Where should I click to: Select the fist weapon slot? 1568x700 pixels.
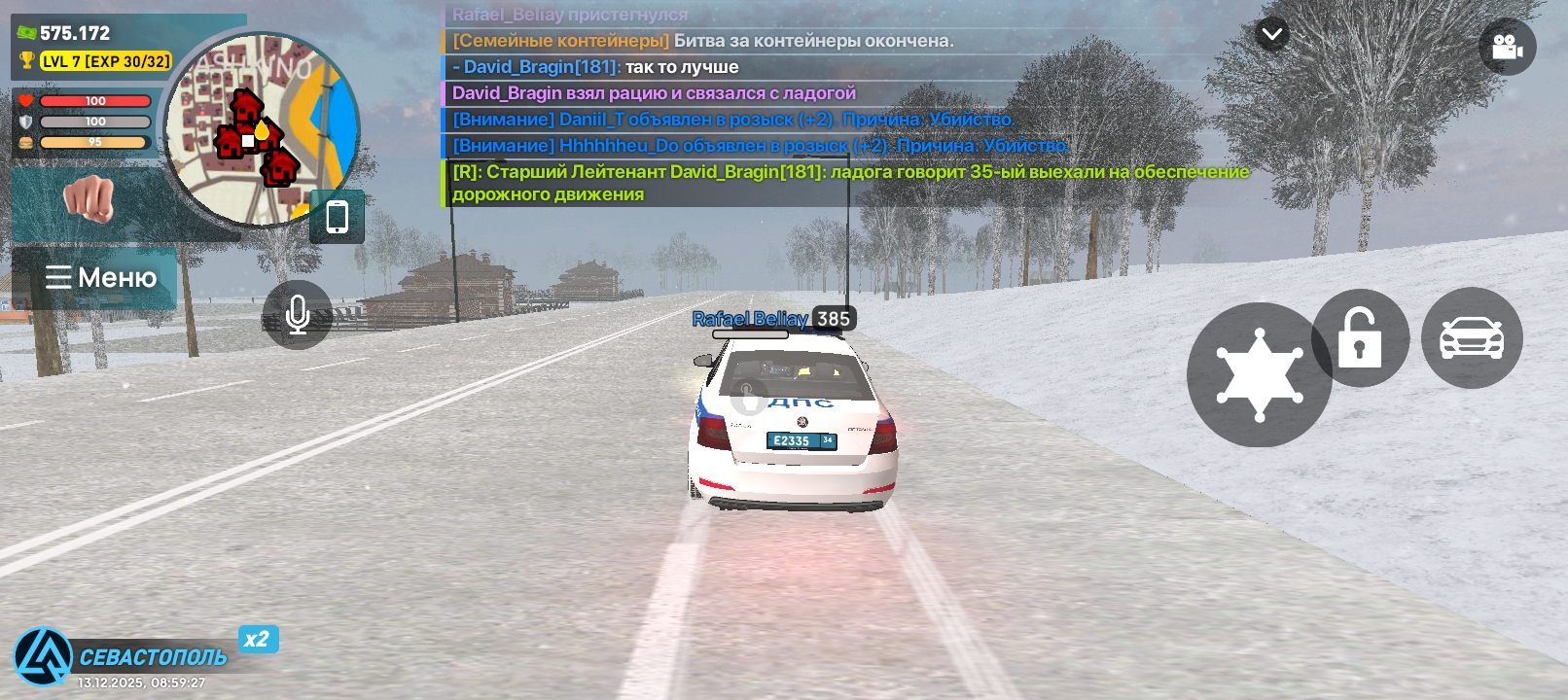click(89, 200)
